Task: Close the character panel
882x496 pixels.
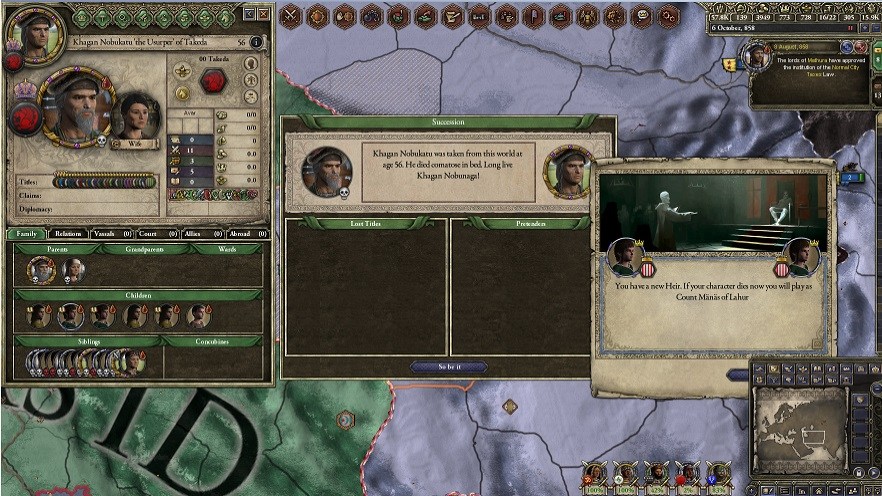Action: point(263,15)
